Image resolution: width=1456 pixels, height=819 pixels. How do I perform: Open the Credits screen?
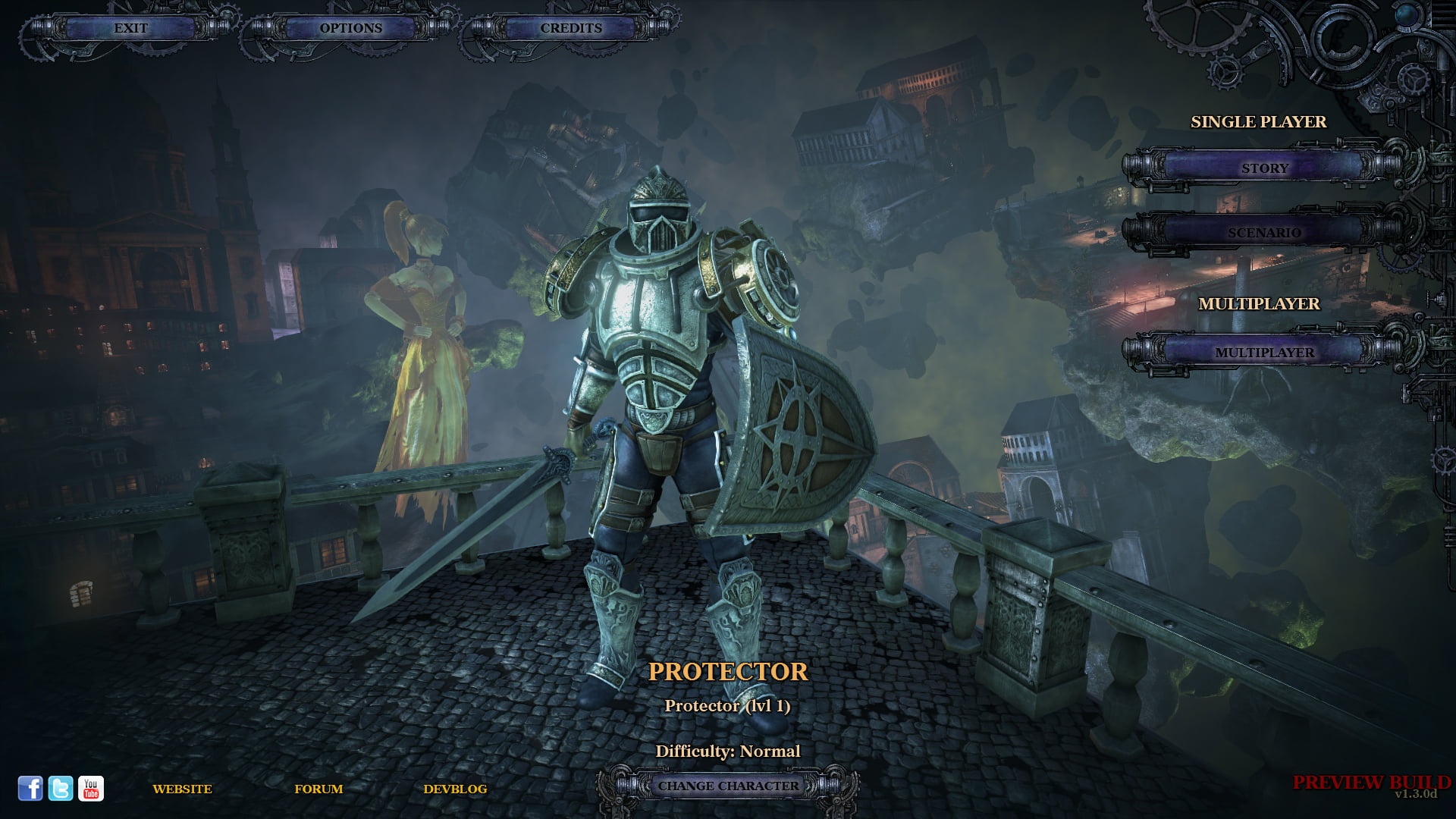click(570, 28)
